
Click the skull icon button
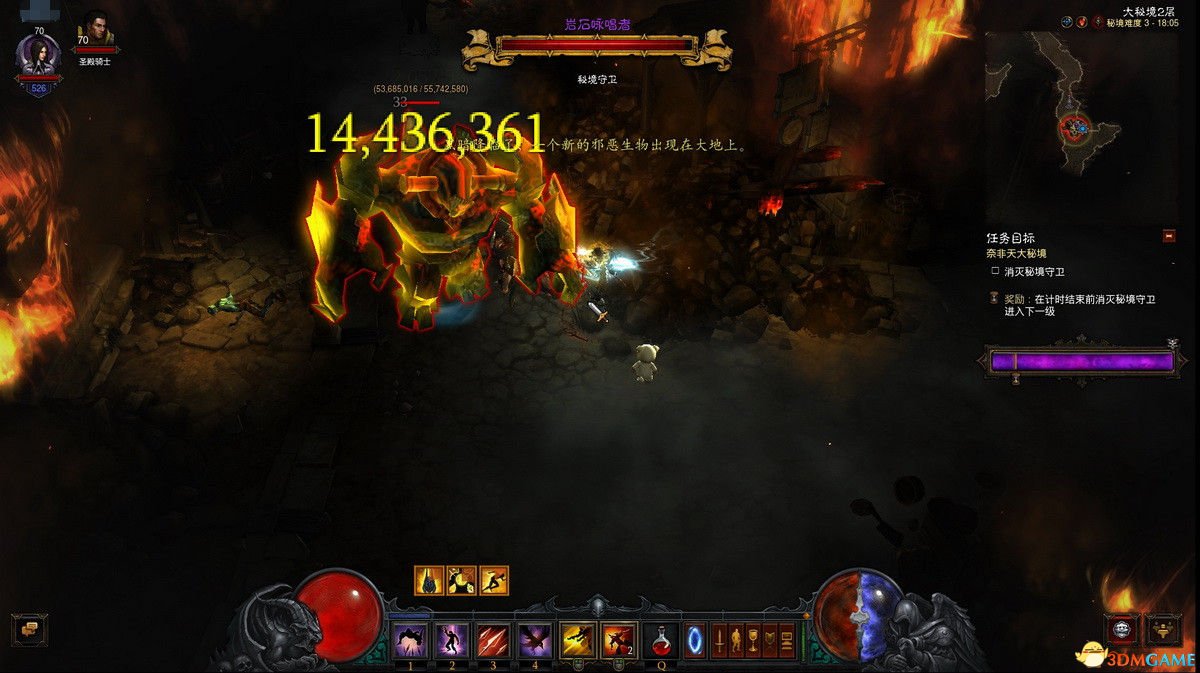(1122, 630)
